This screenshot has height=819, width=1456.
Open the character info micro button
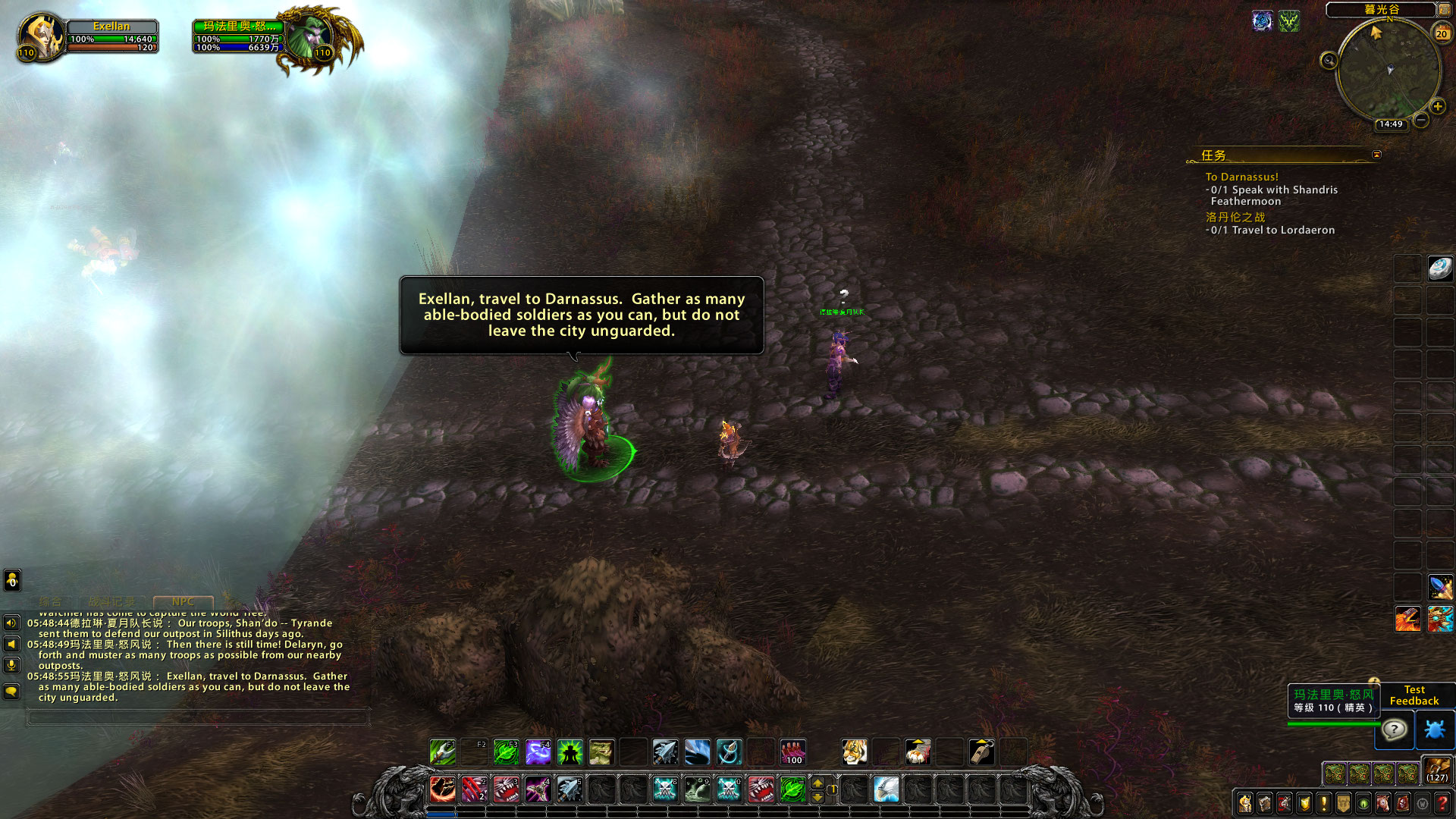tap(1245, 803)
